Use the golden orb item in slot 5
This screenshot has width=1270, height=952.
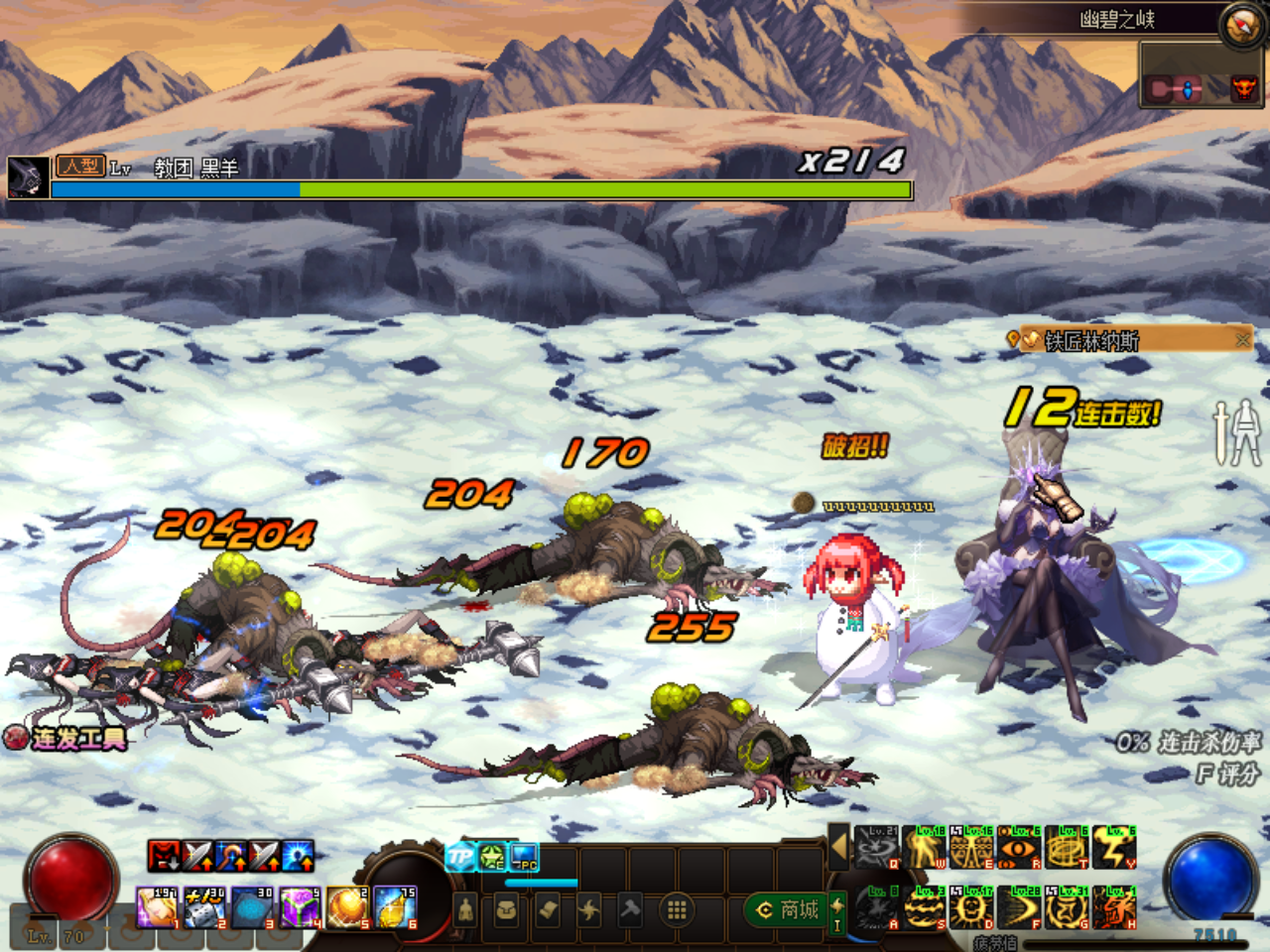[347, 907]
